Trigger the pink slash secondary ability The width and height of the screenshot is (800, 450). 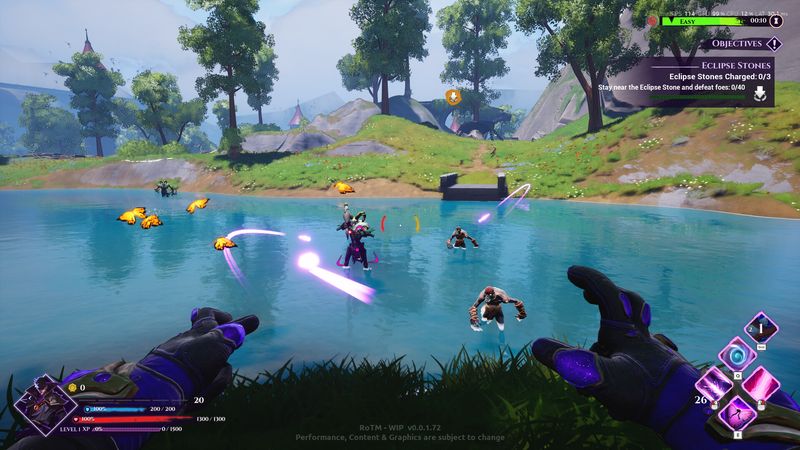[x=760, y=385]
